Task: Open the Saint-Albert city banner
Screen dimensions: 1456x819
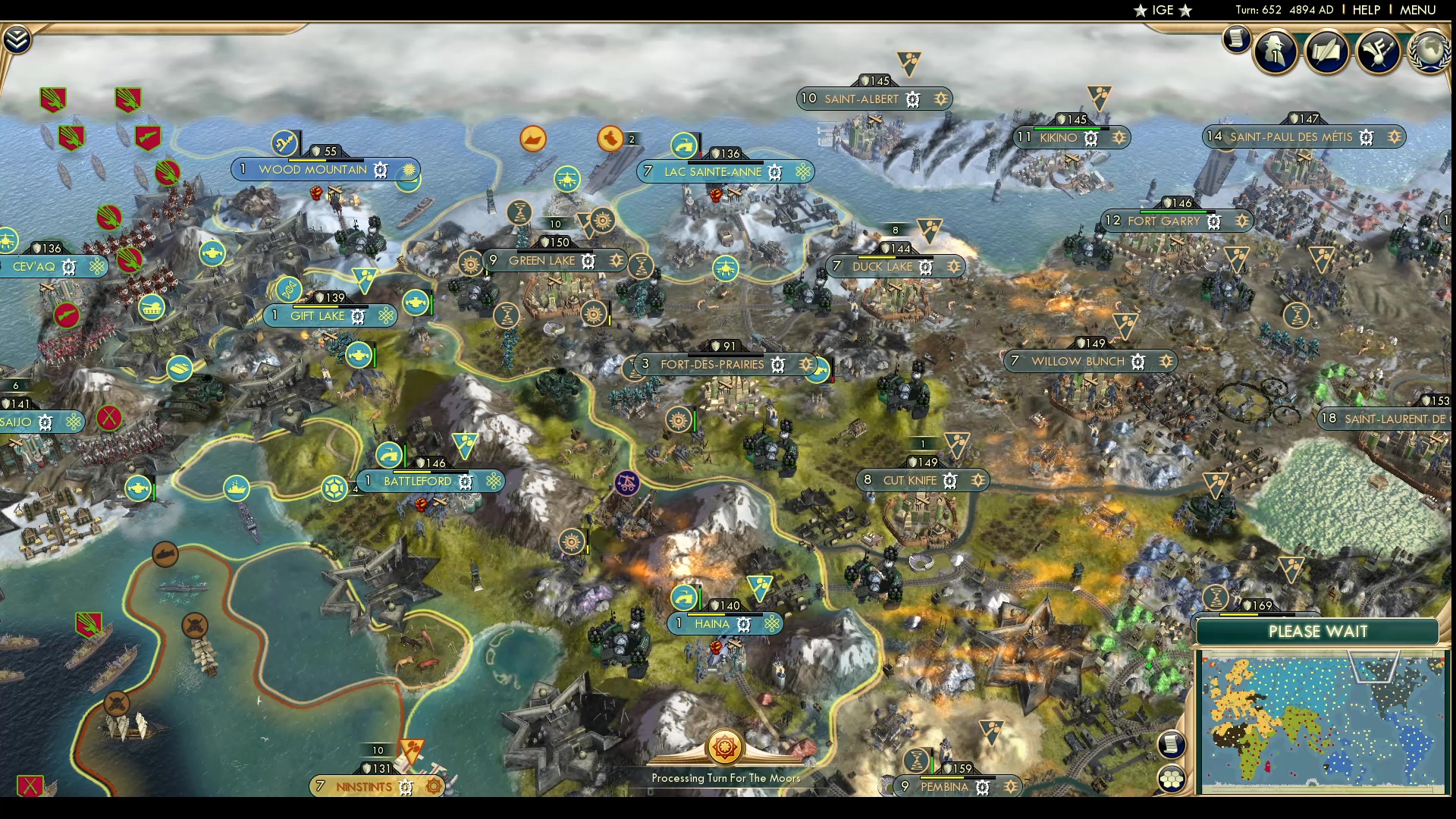Action: coord(861,99)
